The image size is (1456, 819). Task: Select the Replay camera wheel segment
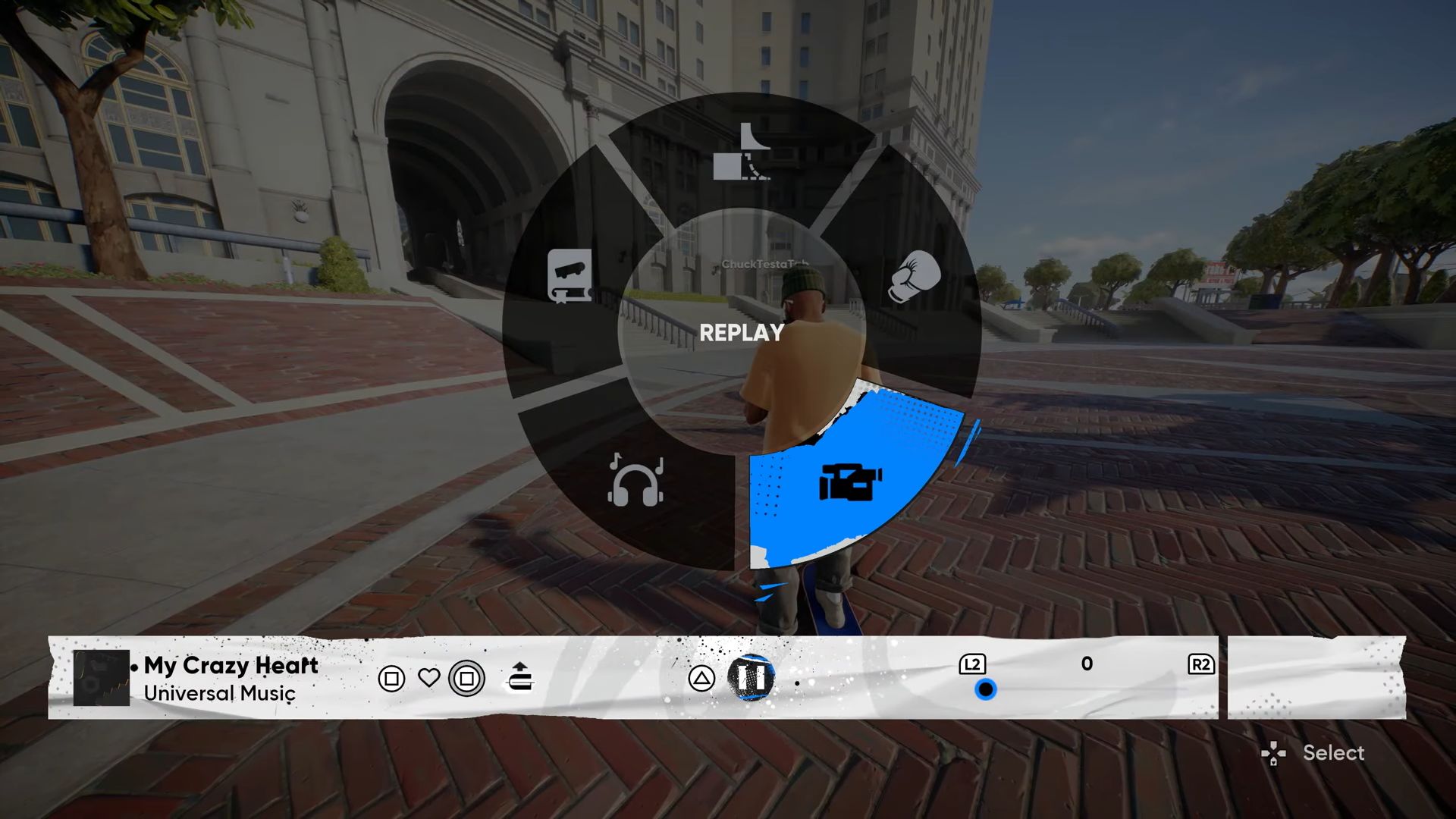click(x=849, y=482)
